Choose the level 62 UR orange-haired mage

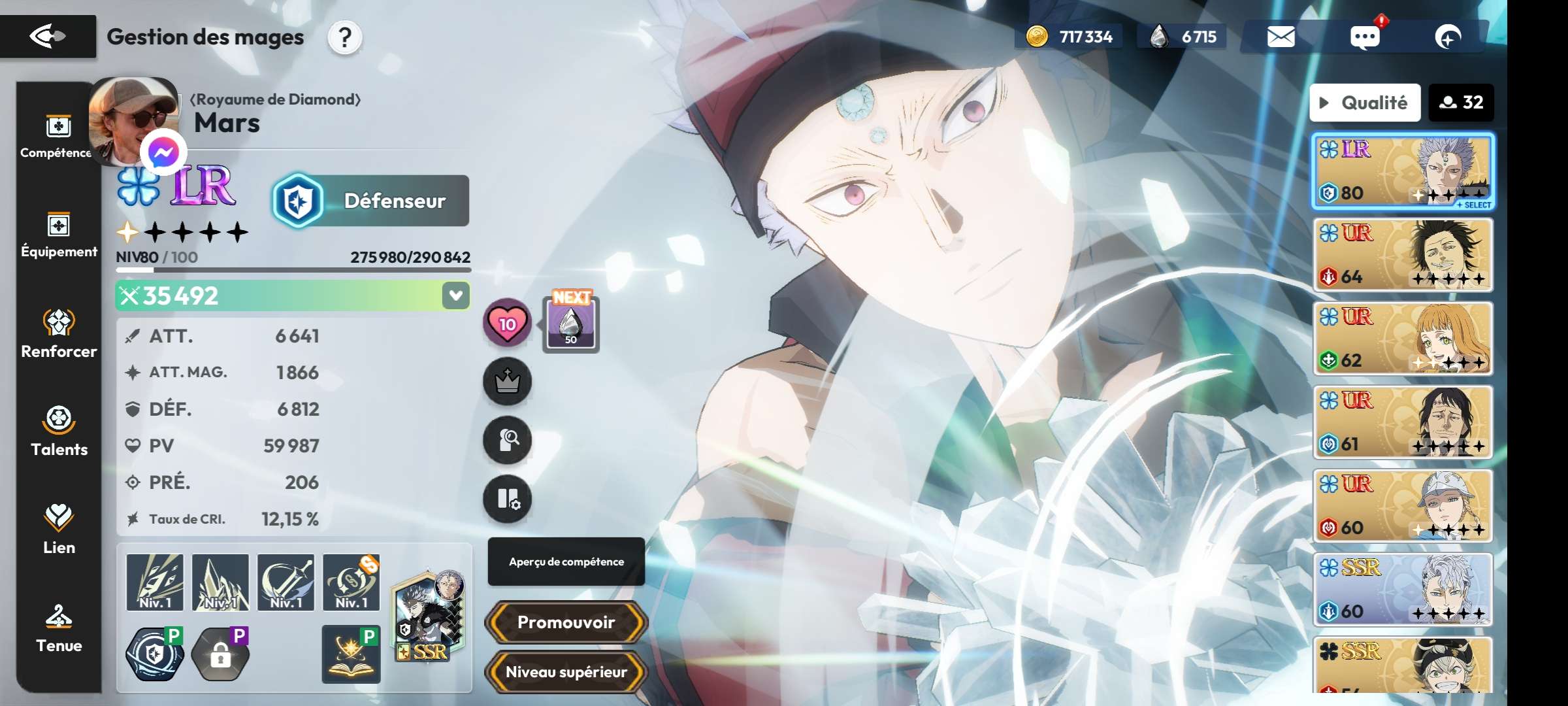coord(1403,339)
